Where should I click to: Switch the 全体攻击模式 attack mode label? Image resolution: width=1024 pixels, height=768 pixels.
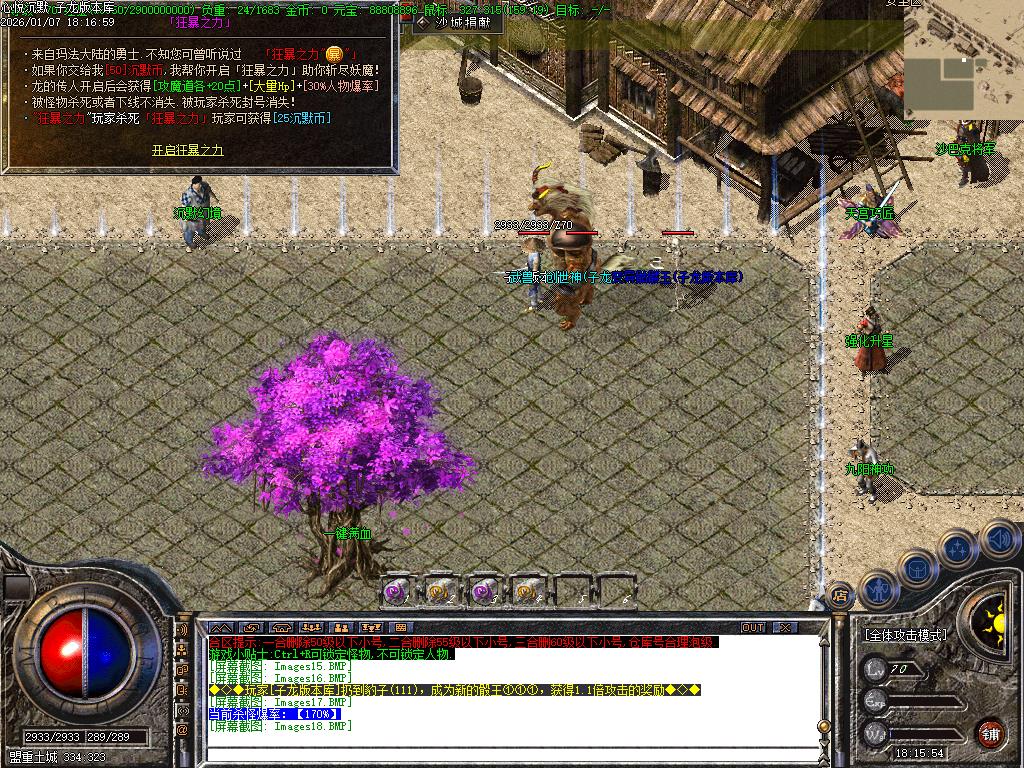tap(905, 635)
